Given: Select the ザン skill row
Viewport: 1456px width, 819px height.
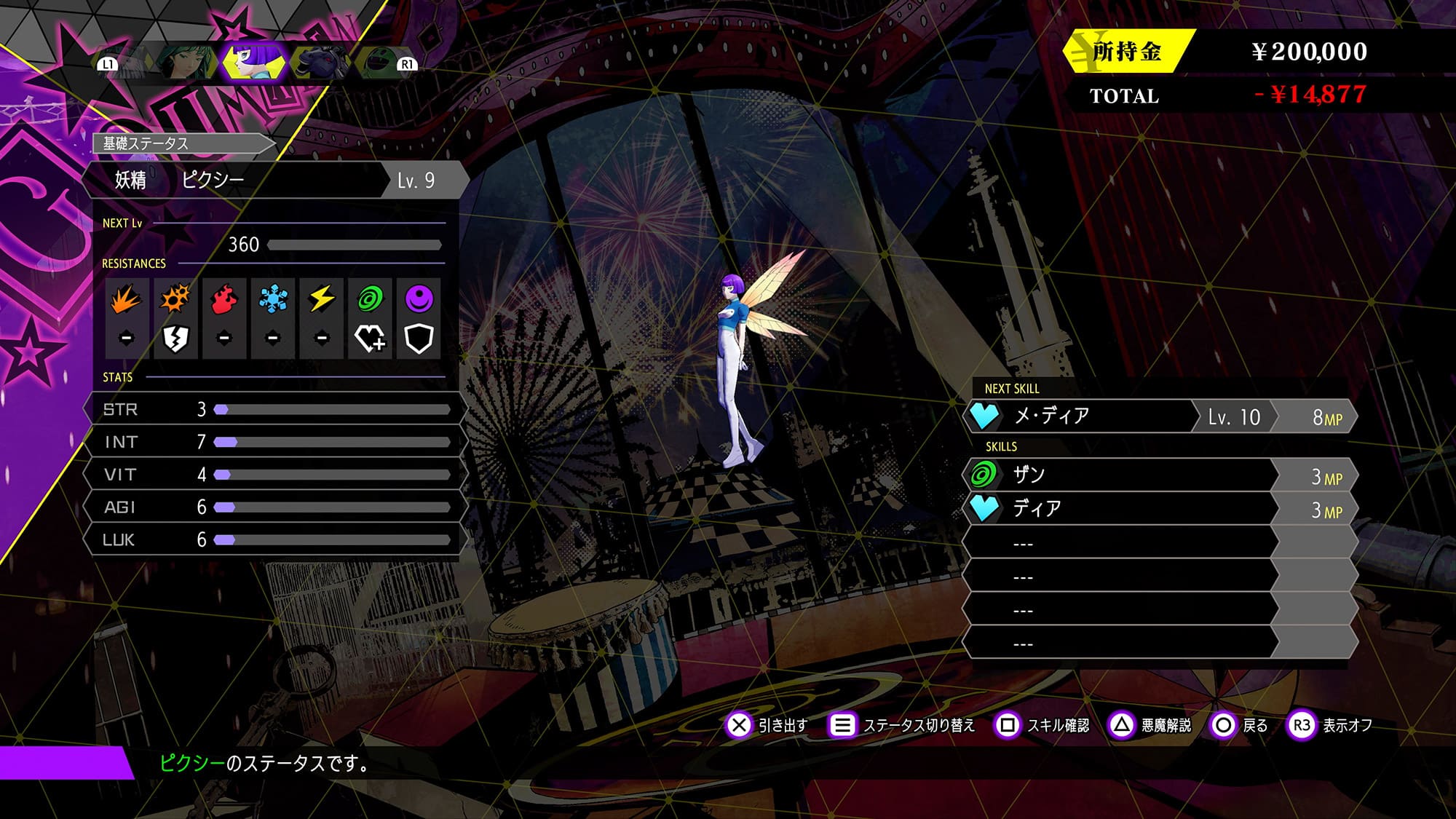Looking at the screenshot, I should [x=1159, y=475].
